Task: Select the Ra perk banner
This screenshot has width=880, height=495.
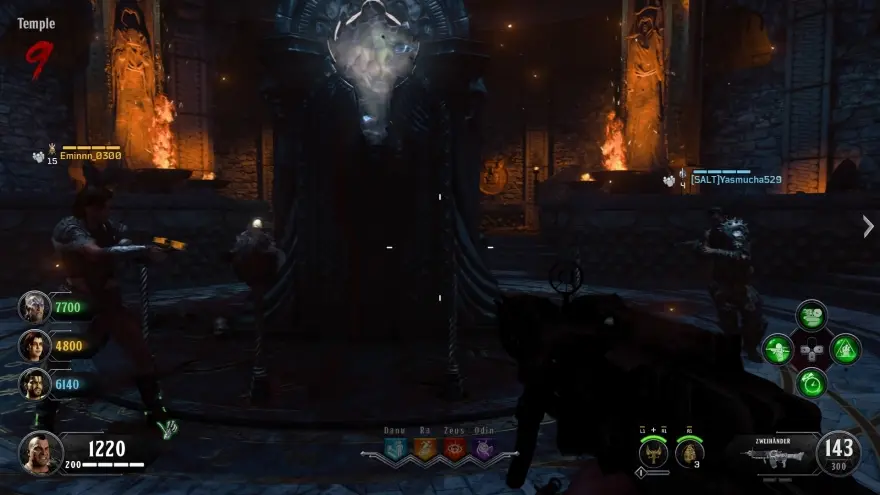Action: click(424, 448)
